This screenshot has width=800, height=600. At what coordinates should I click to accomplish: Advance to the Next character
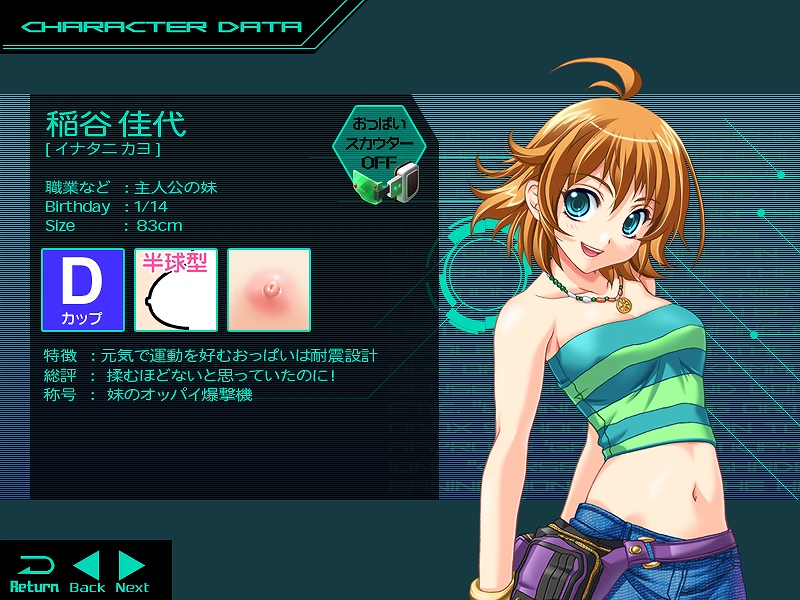coord(132,573)
